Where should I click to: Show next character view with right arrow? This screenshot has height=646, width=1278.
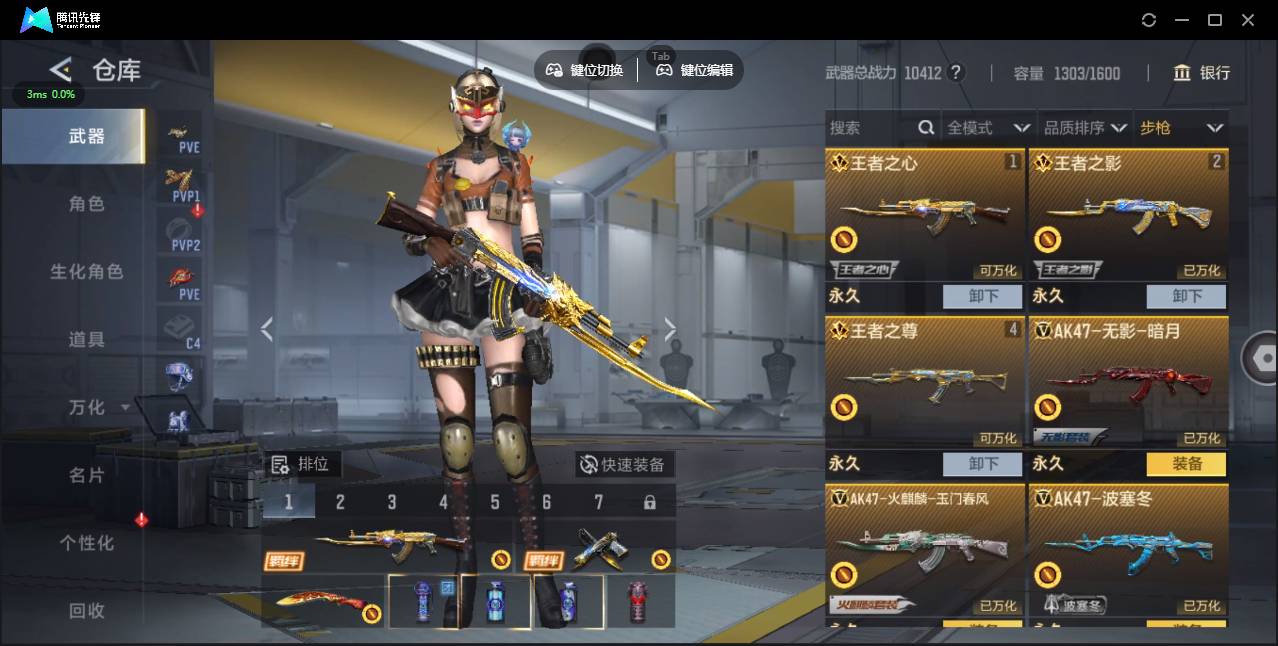[670, 330]
